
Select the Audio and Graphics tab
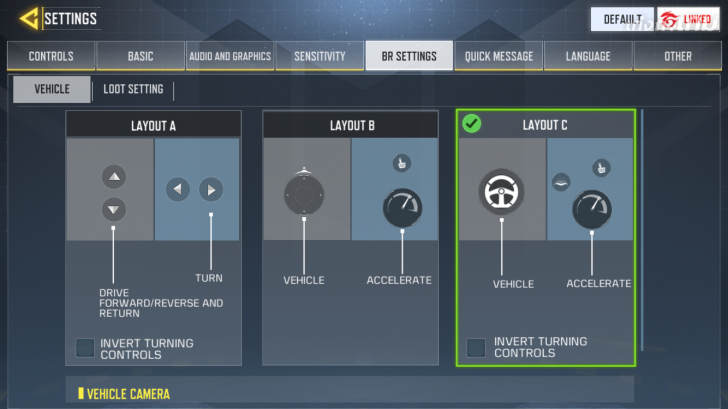click(230, 56)
